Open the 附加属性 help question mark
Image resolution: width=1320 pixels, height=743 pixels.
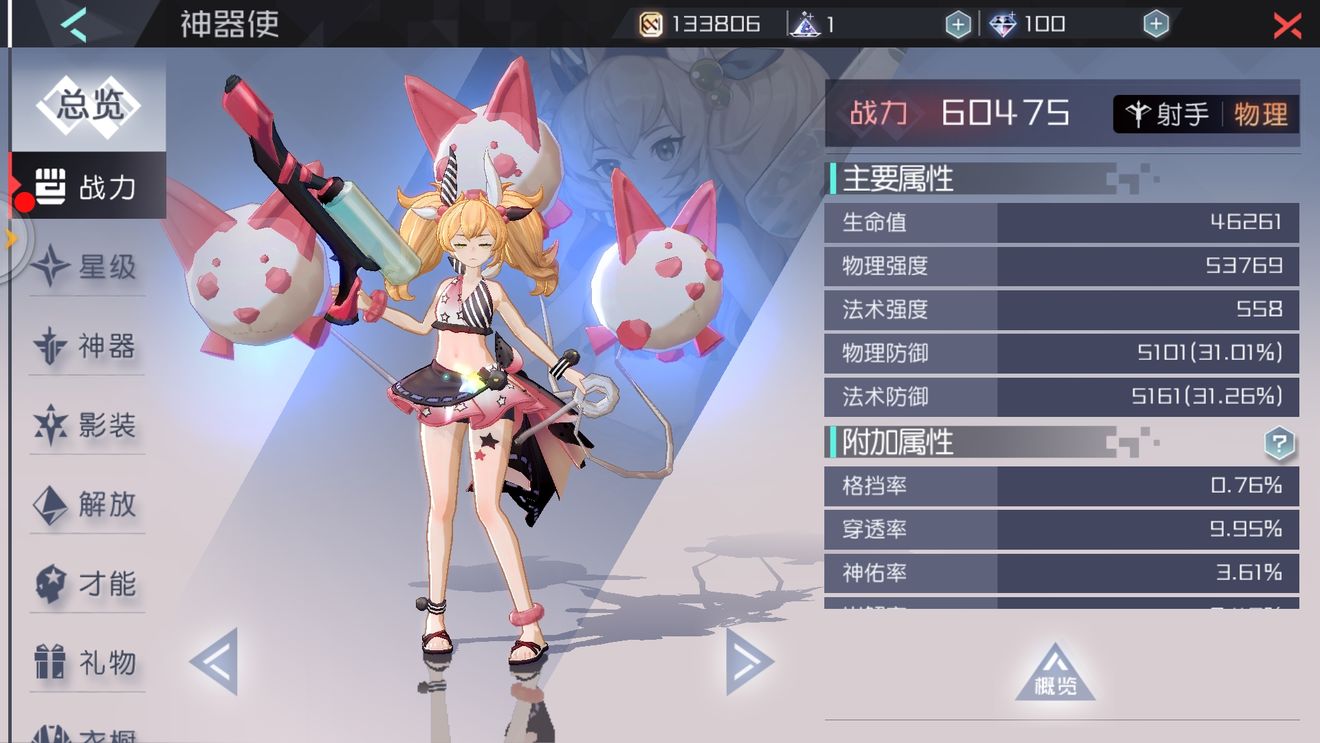pos(1278,443)
